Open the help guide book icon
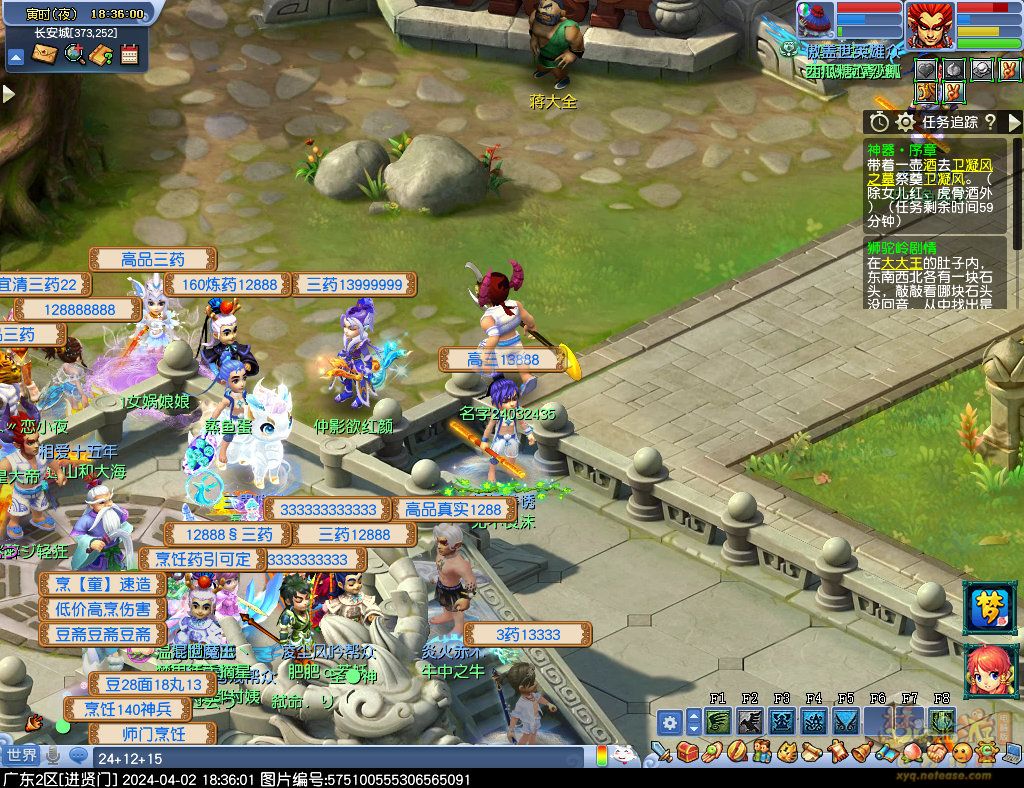Viewport: 1024px width, 788px height. click(101, 54)
